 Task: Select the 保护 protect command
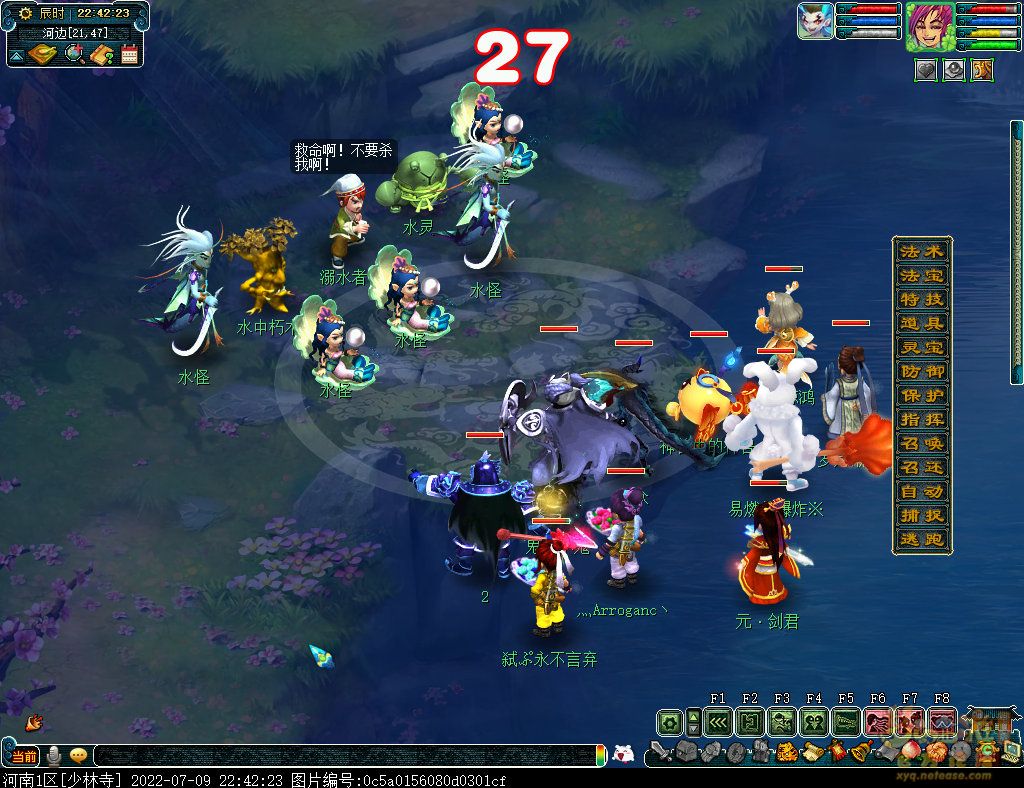click(921, 395)
